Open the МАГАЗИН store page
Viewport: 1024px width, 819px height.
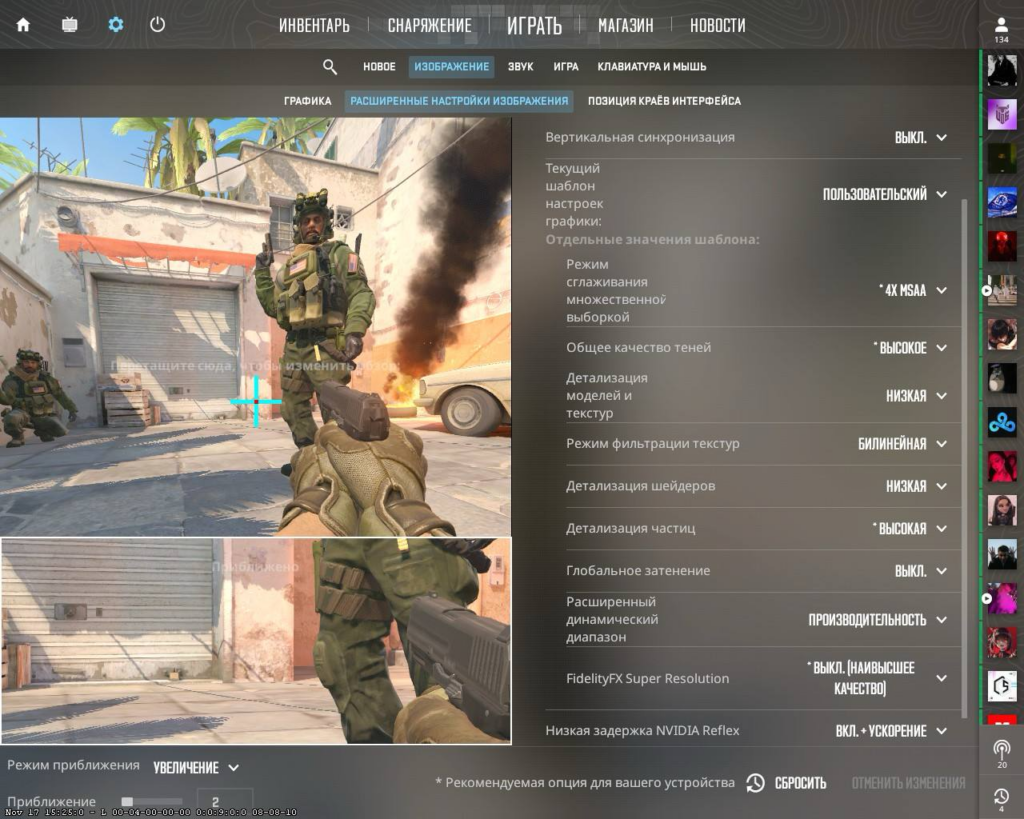tap(625, 26)
